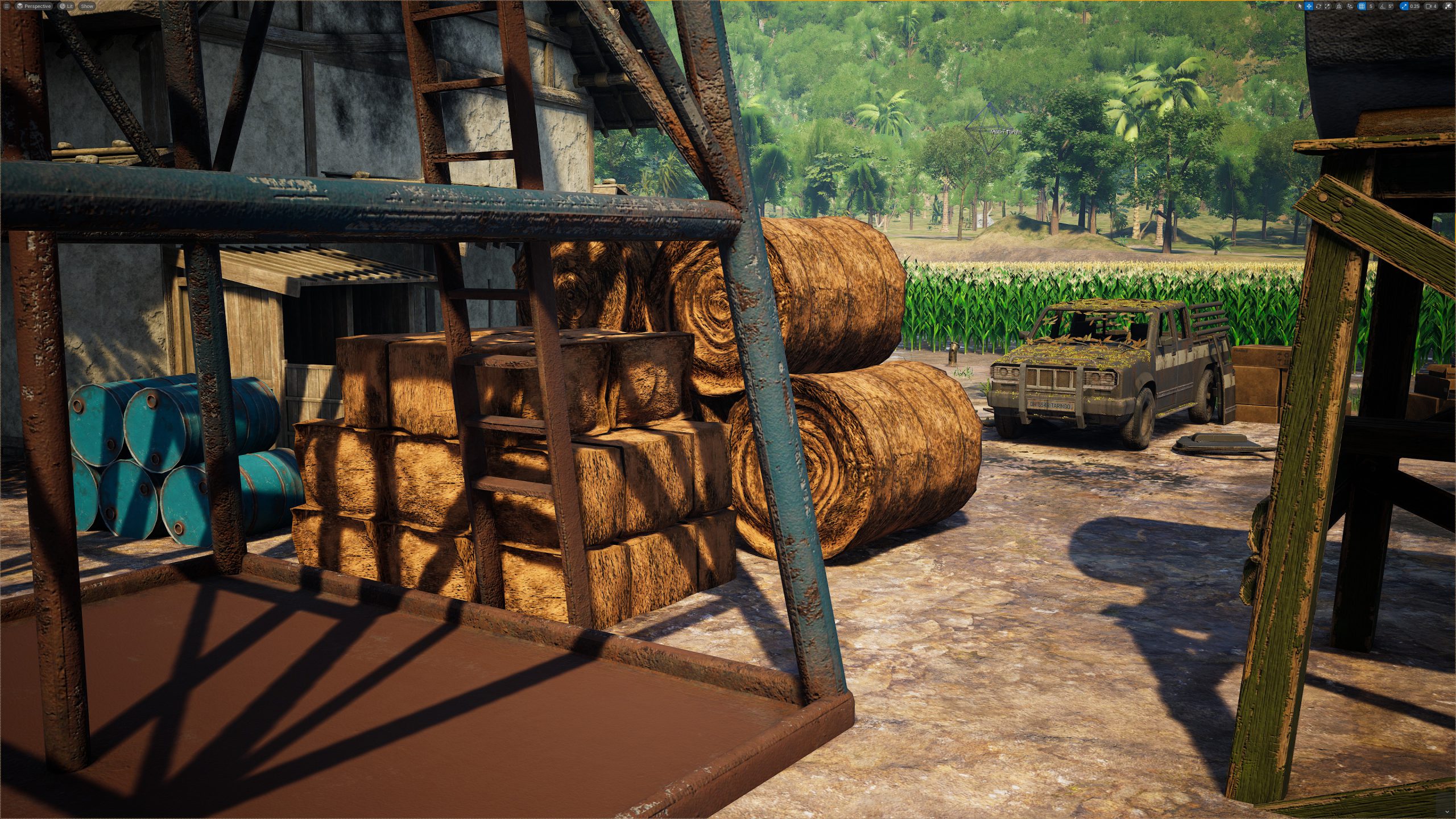Toggle world/local transform space
The width and height of the screenshot is (1456, 819).
[x=1339, y=6]
